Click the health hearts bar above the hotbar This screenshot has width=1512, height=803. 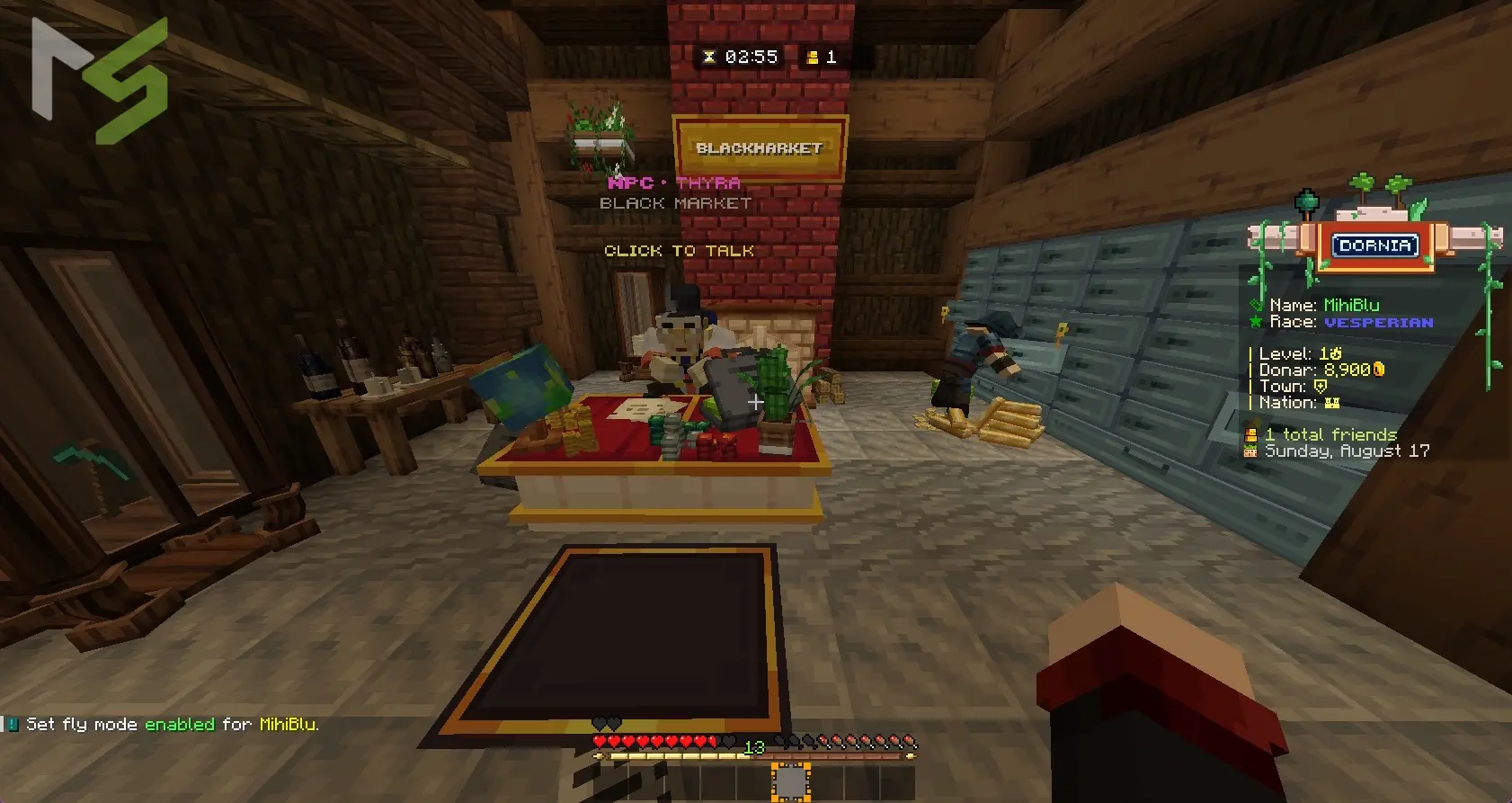[656, 742]
